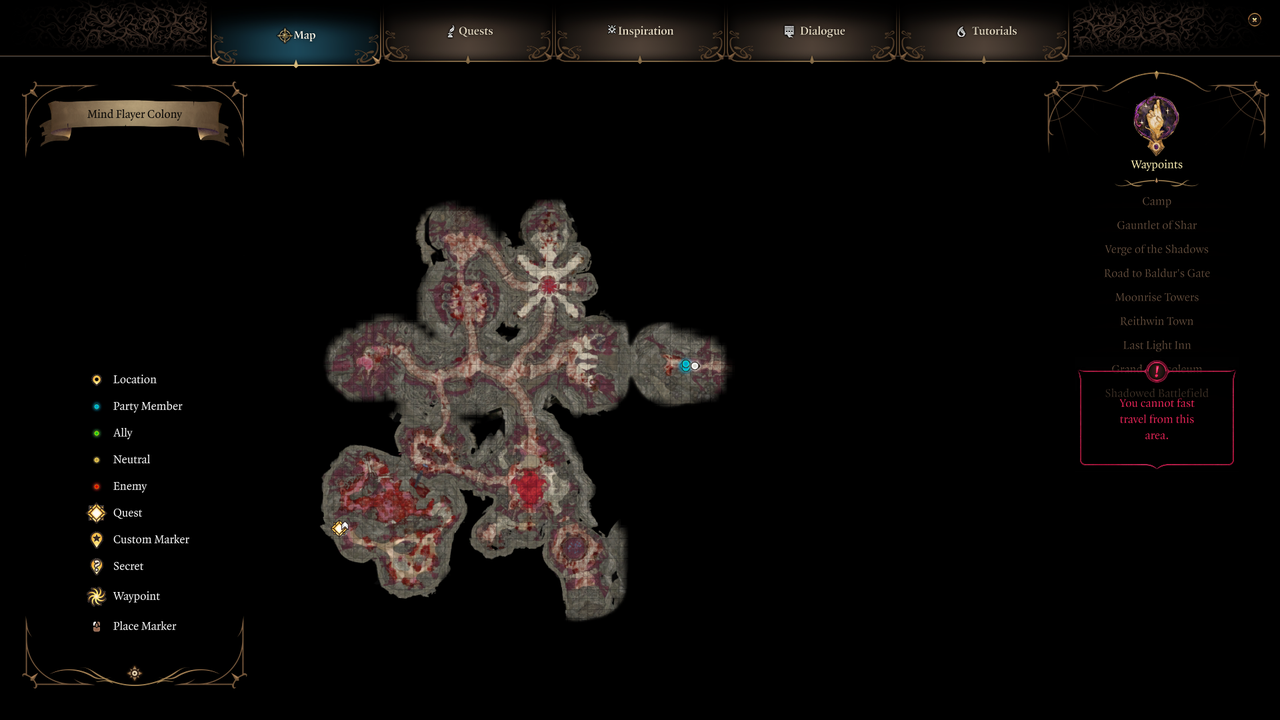Viewport: 1280px width, 720px height.
Task: Click the Secret marker icon in the legend
Action: (96, 566)
